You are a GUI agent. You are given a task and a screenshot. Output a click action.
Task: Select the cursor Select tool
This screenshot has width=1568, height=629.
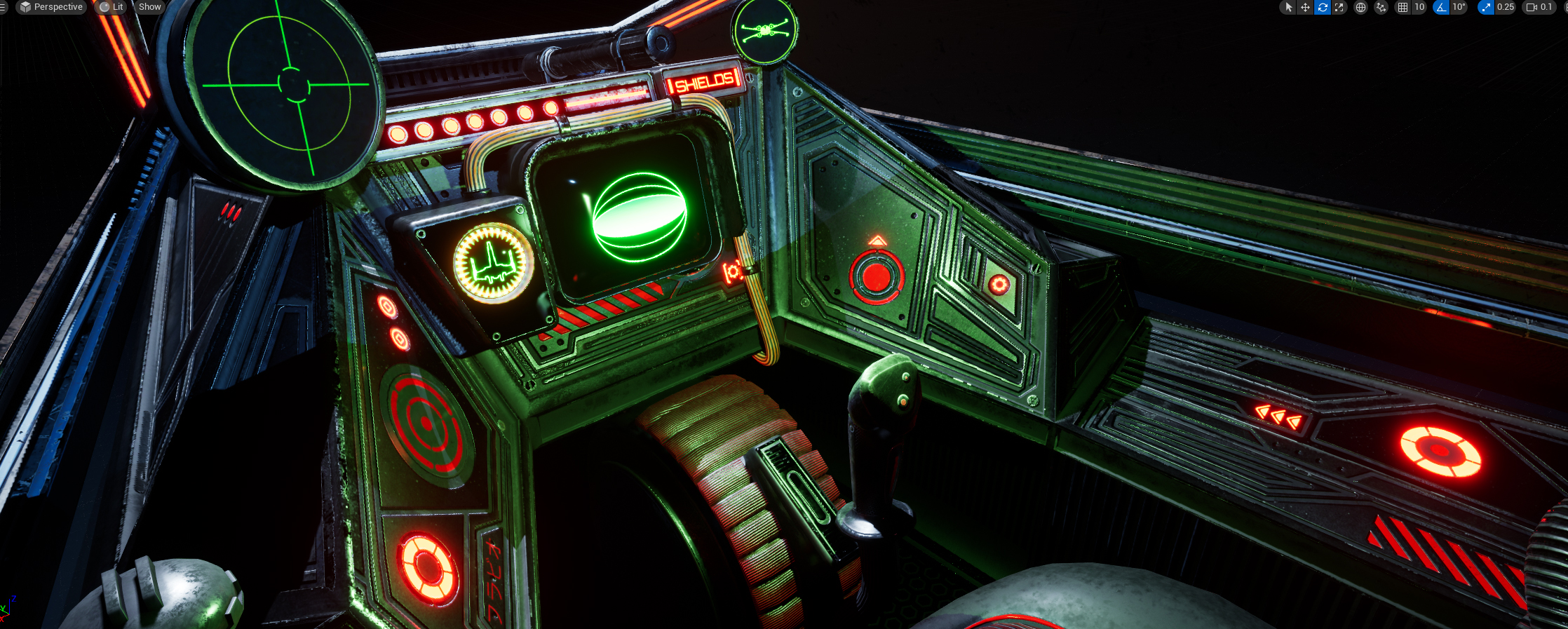(1289, 7)
